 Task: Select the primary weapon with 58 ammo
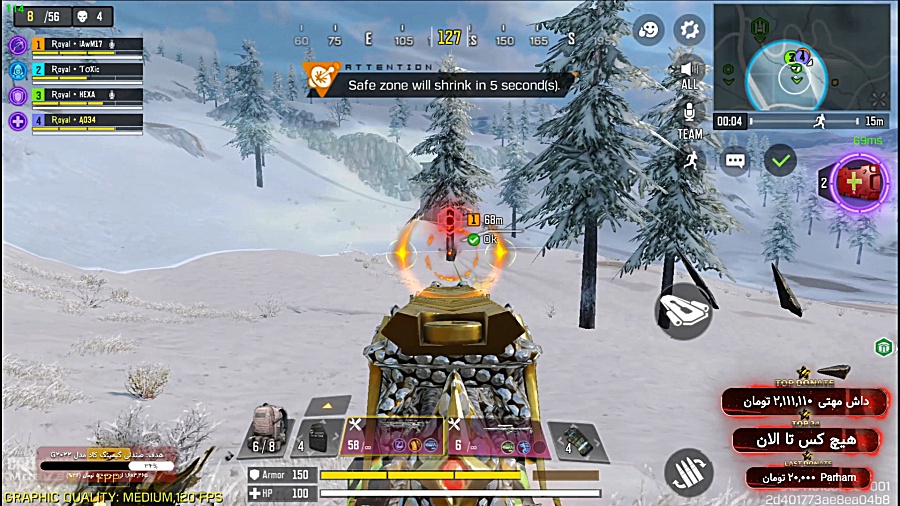394,436
